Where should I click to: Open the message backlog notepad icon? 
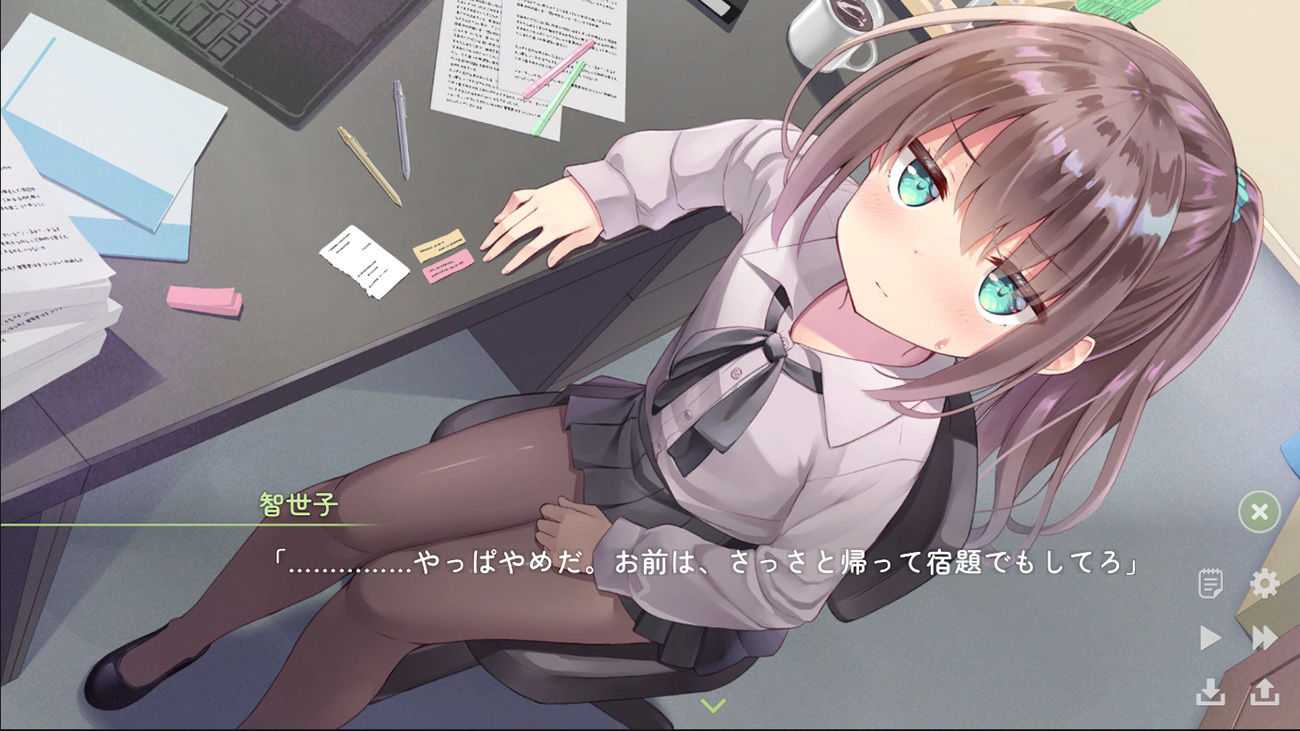pyautogui.click(x=1209, y=582)
